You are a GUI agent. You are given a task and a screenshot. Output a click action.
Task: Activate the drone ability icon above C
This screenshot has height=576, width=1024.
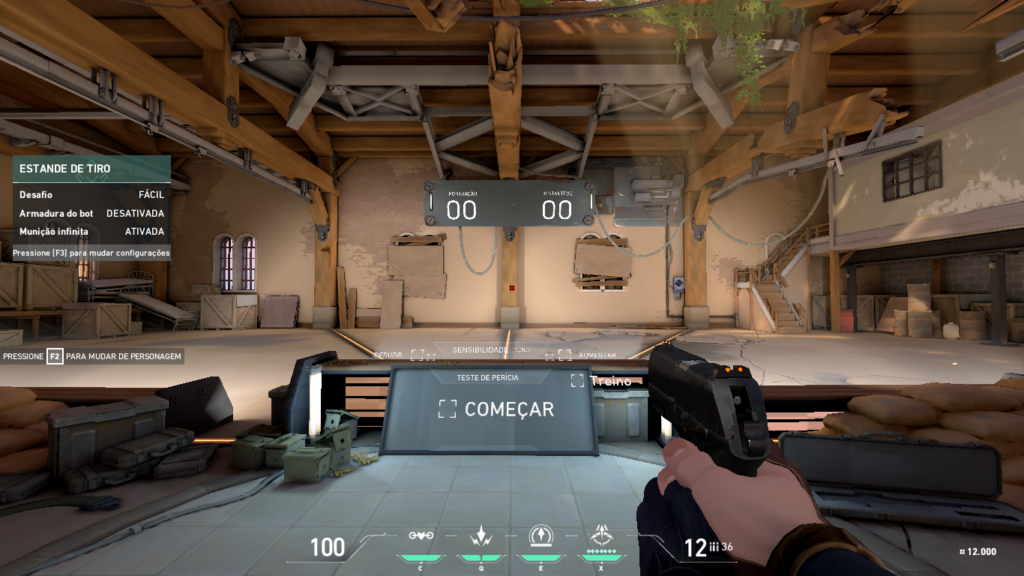(421, 535)
